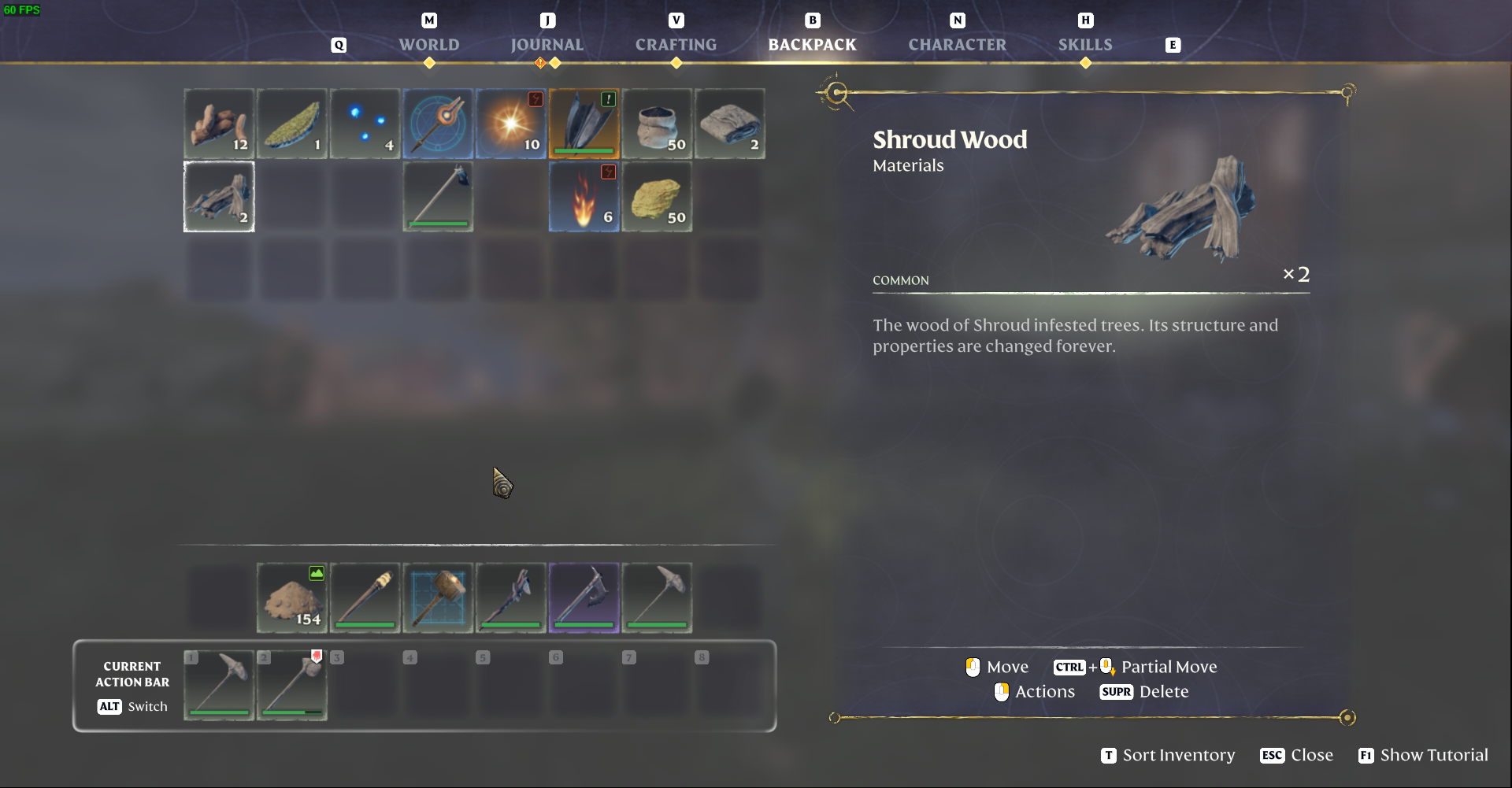Select the blue staff with the magic circle

click(x=438, y=124)
